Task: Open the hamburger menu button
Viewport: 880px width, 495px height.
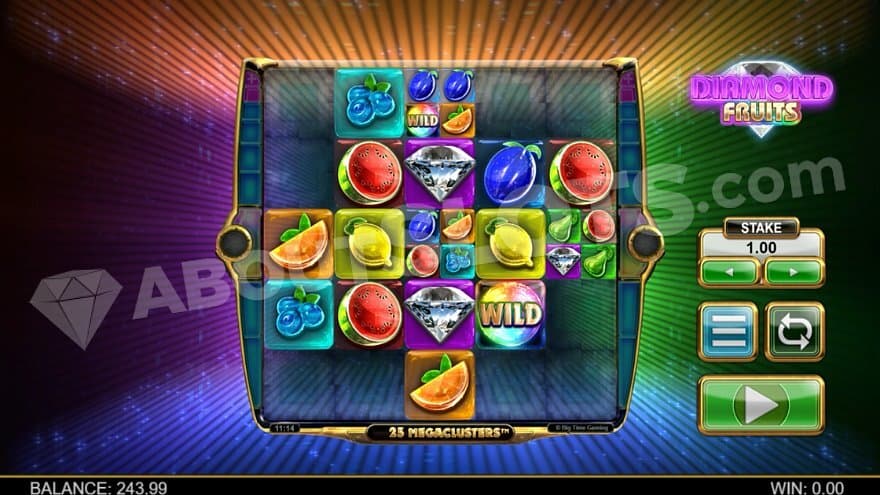Action: [727, 331]
